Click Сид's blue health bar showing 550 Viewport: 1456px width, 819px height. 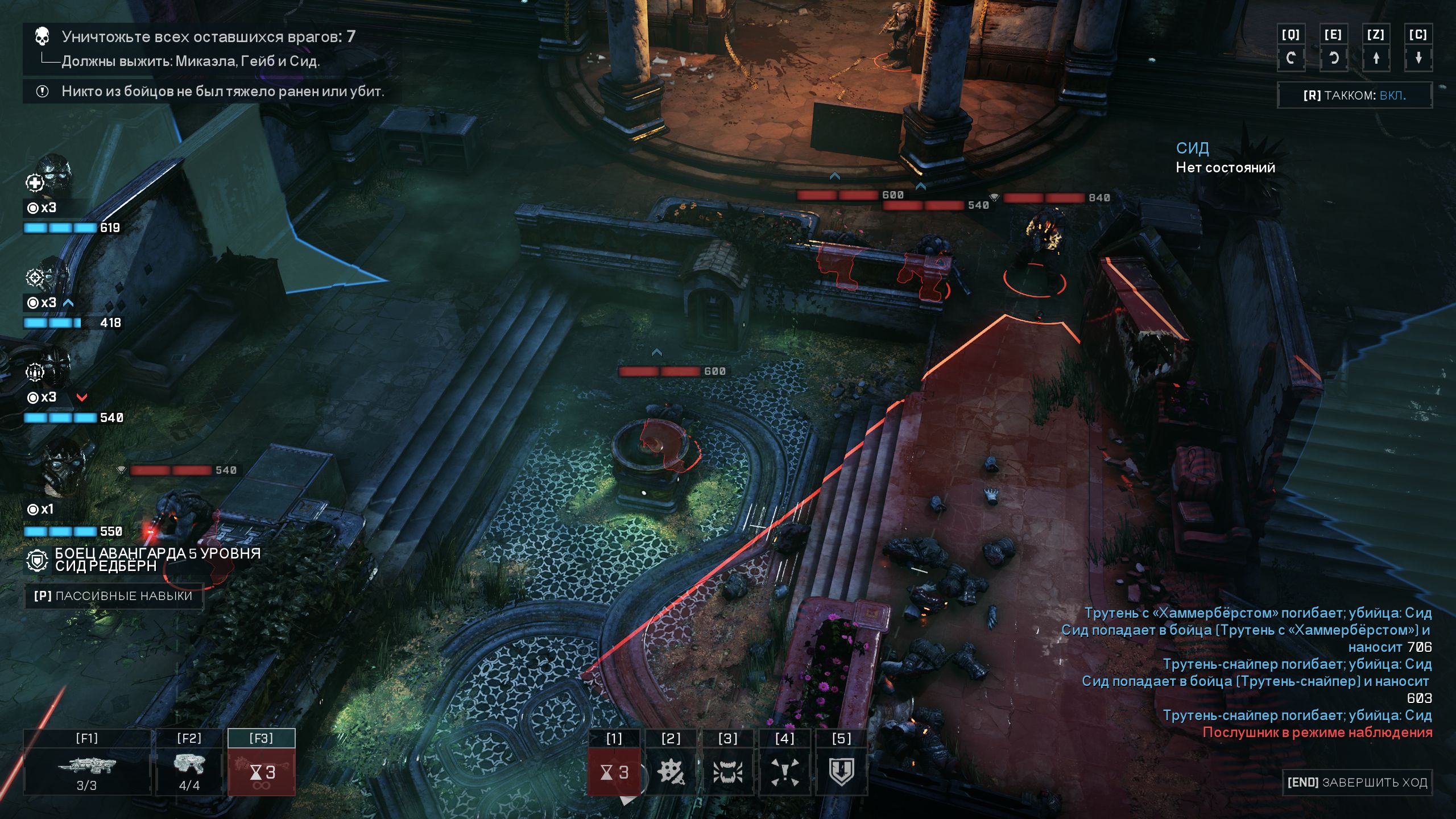tap(61, 531)
